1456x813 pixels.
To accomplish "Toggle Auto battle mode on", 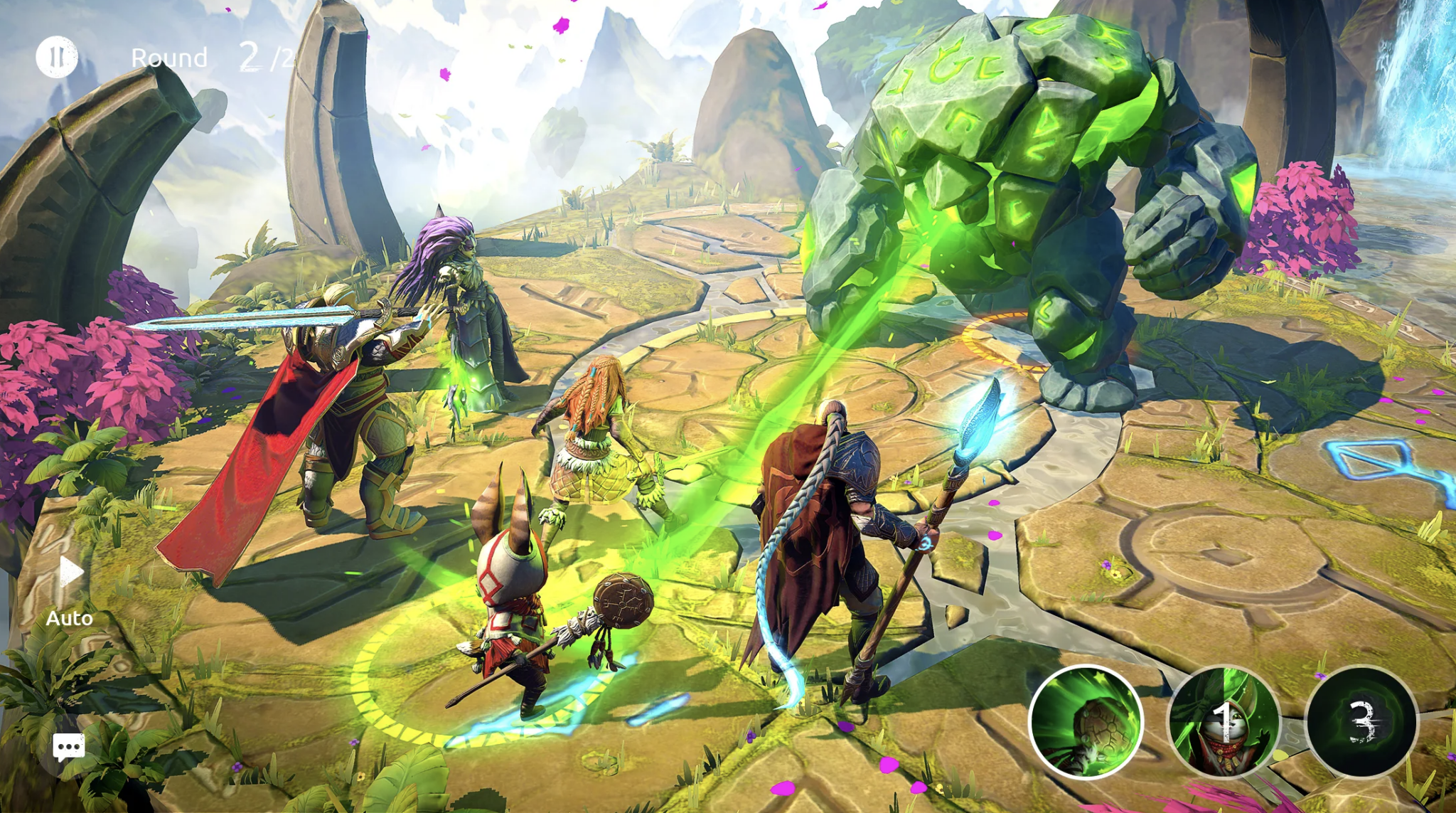I will [x=68, y=590].
